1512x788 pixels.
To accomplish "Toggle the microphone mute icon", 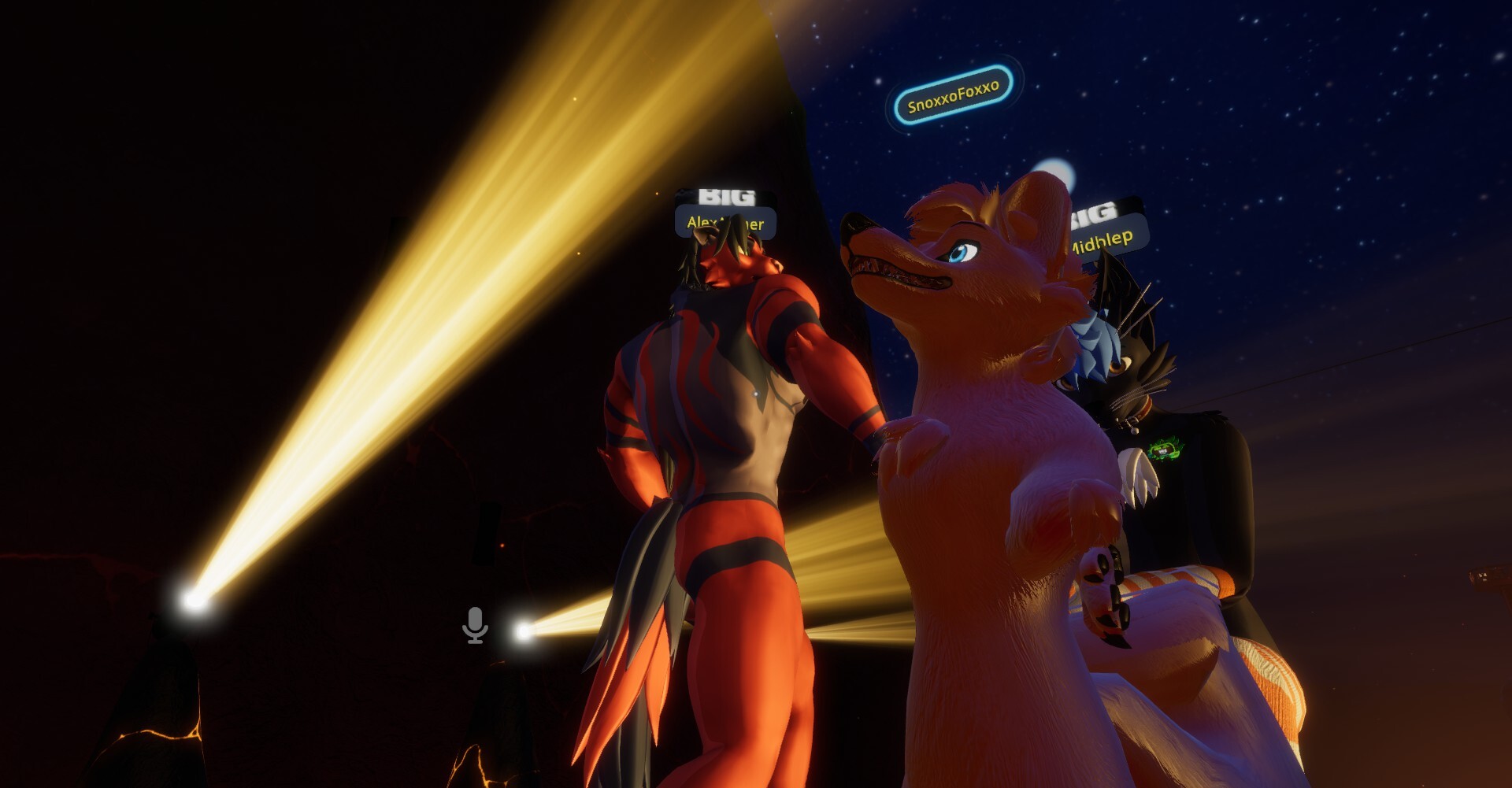I will [475, 626].
